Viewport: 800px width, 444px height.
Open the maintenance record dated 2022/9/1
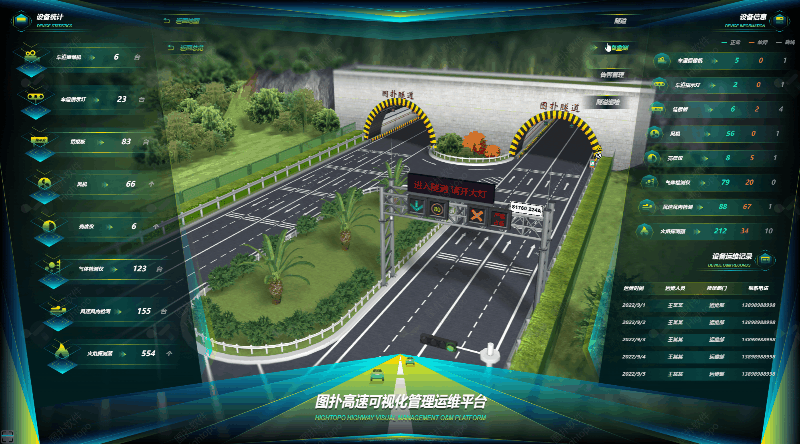pyautogui.click(x=700, y=305)
